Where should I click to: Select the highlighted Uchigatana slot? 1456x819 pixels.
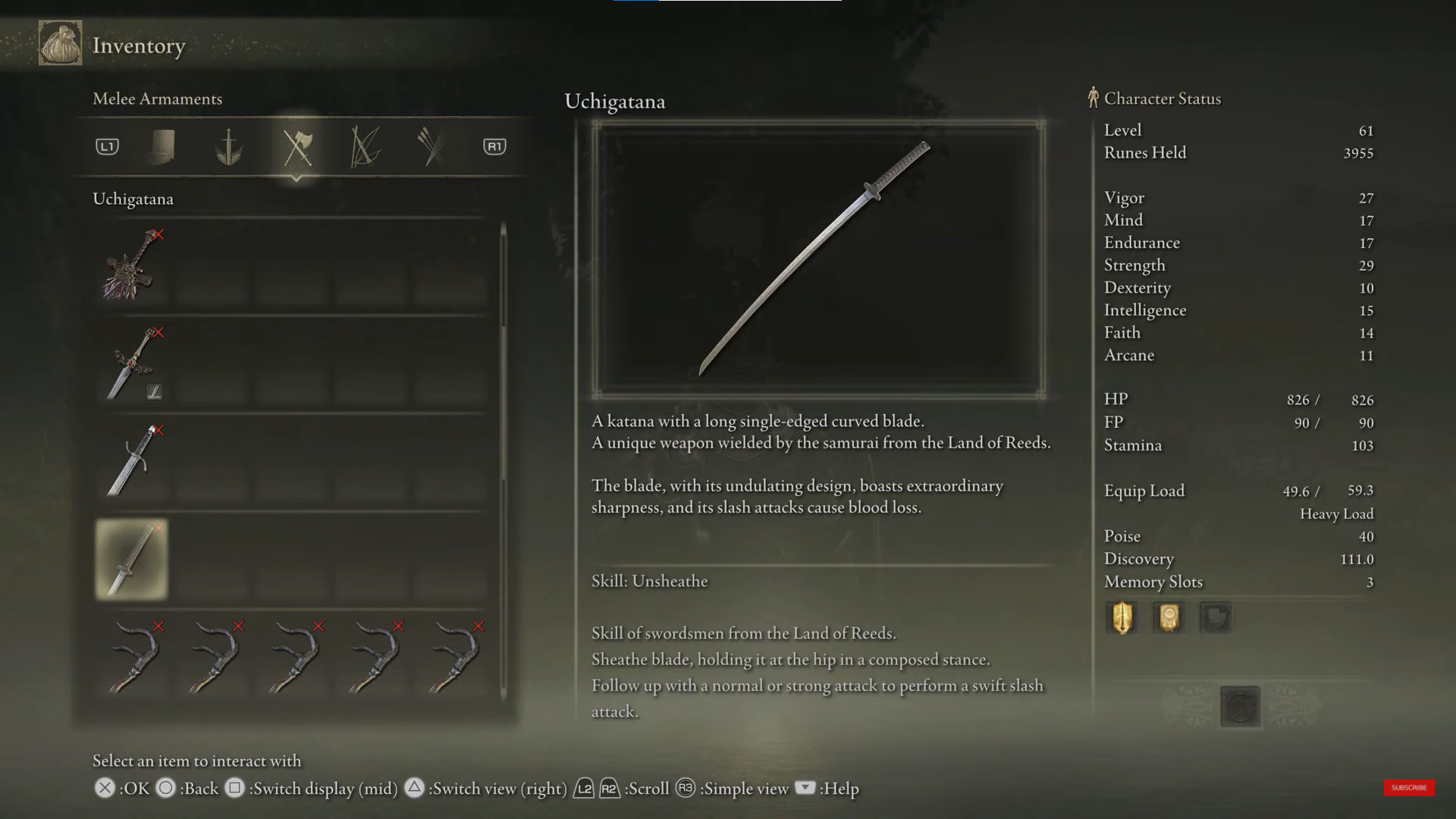(x=131, y=559)
